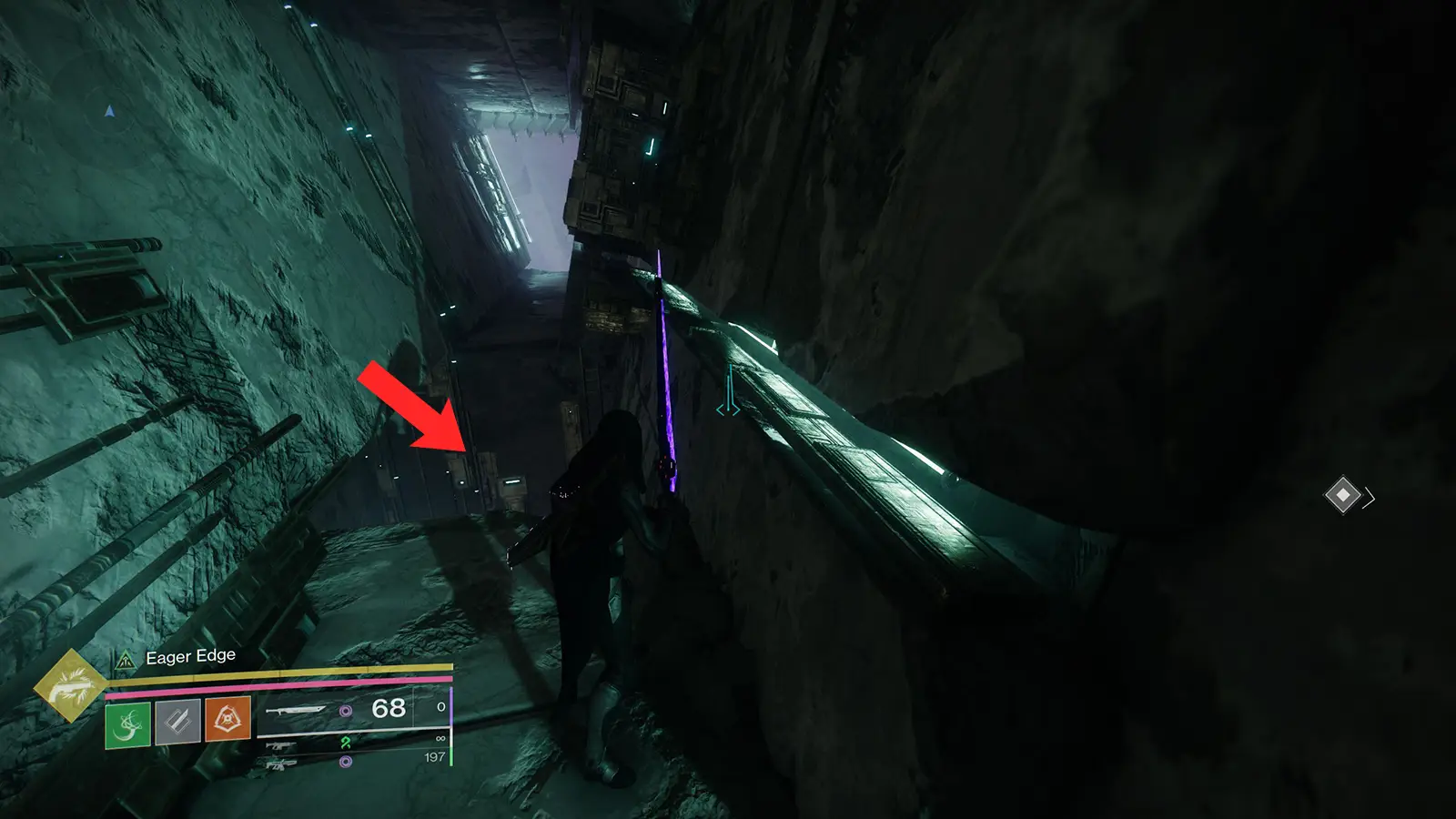This screenshot has width=1456, height=819.
Task: Select the equipped sword weapon icon
Action: click(x=296, y=710)
